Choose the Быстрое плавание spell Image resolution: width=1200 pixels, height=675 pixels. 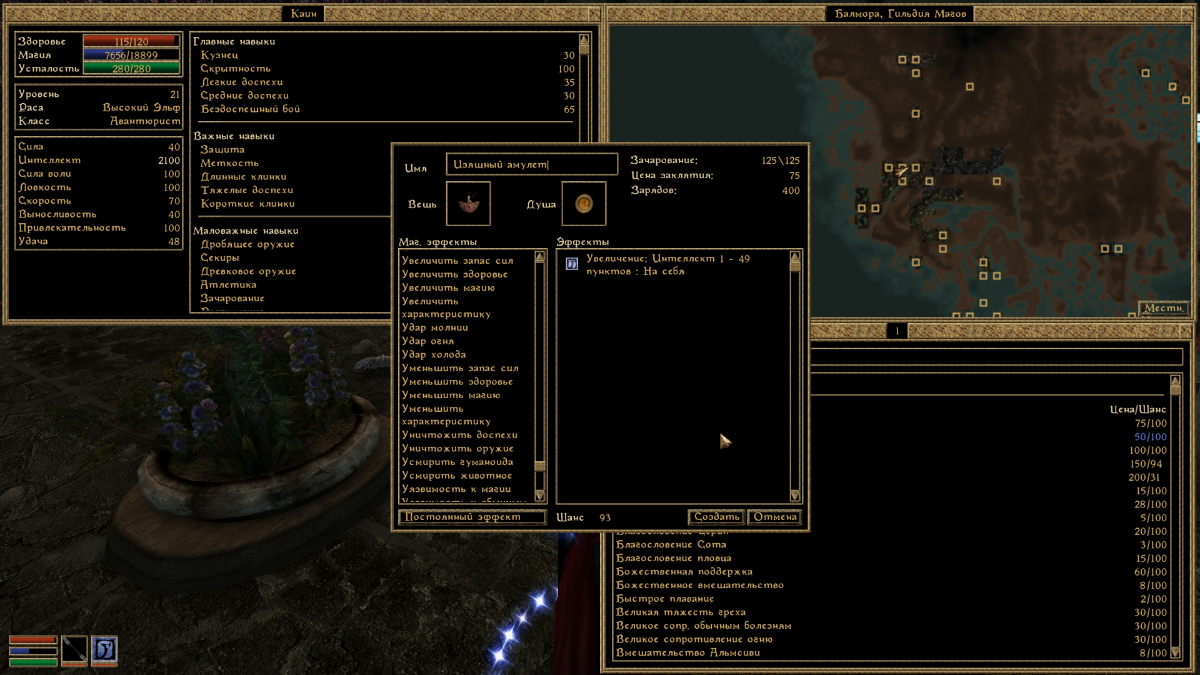pyautogui.click(x=667, y=599)
